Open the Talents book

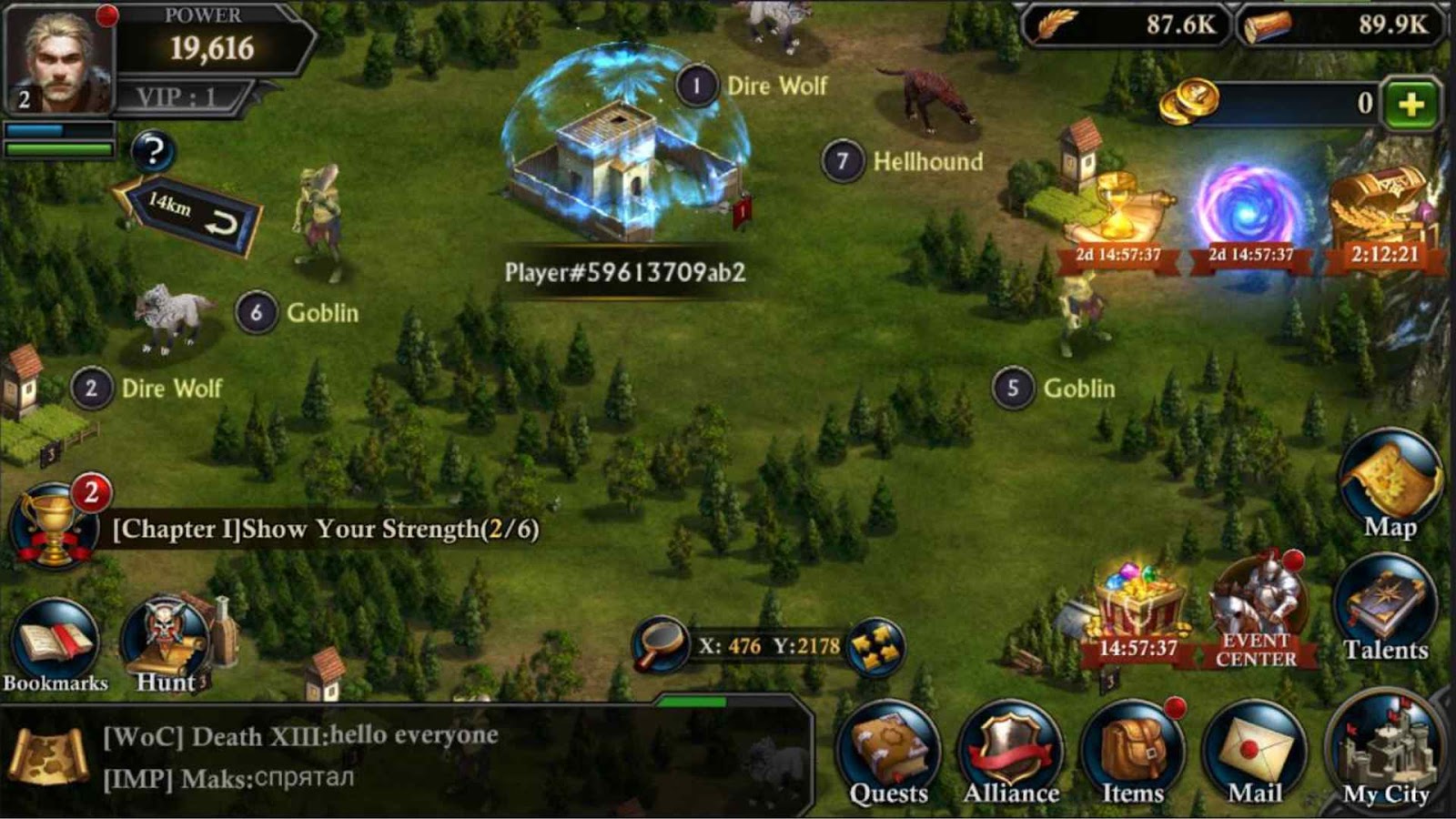tap(1386, 612)
